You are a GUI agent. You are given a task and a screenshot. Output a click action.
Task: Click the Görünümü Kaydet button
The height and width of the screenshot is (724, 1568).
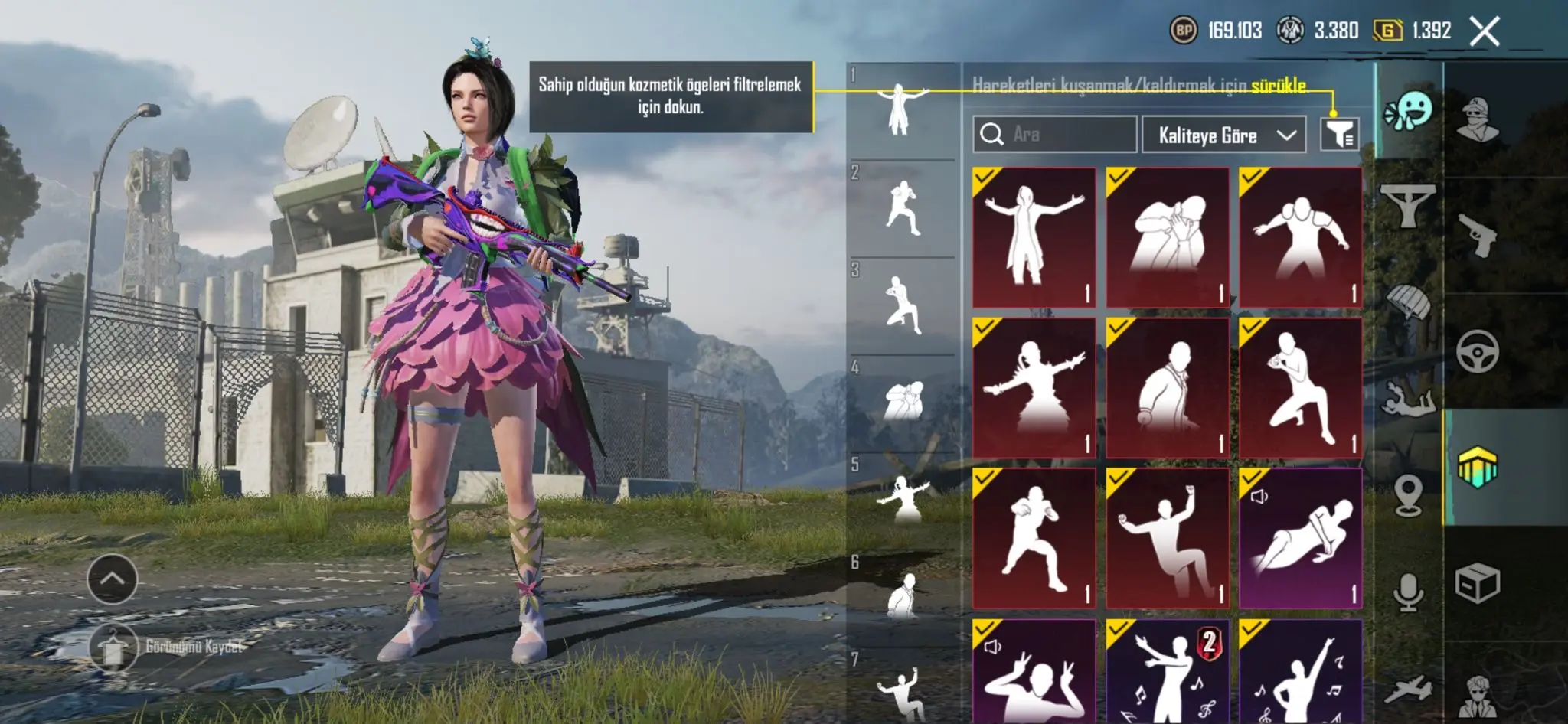pyautogui.click(x=168, y=647)
